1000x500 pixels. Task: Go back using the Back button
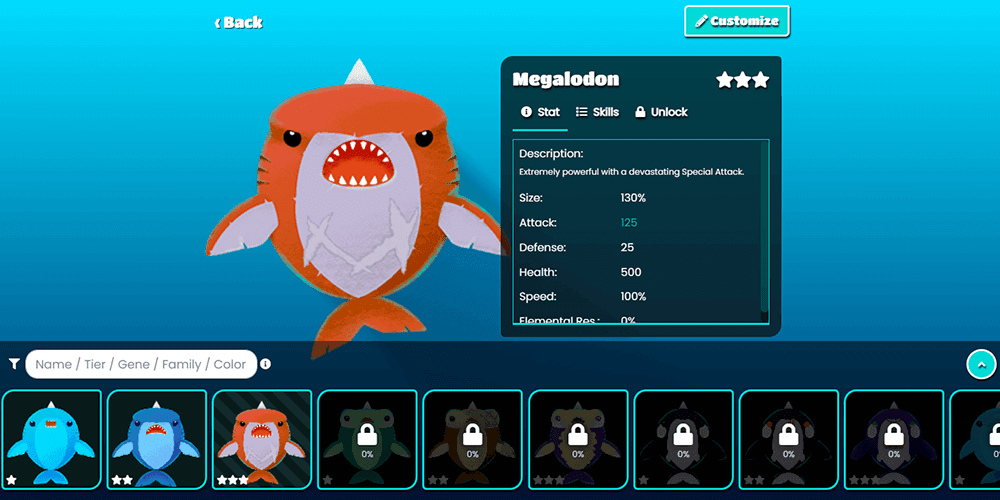(x=239, y=22)
